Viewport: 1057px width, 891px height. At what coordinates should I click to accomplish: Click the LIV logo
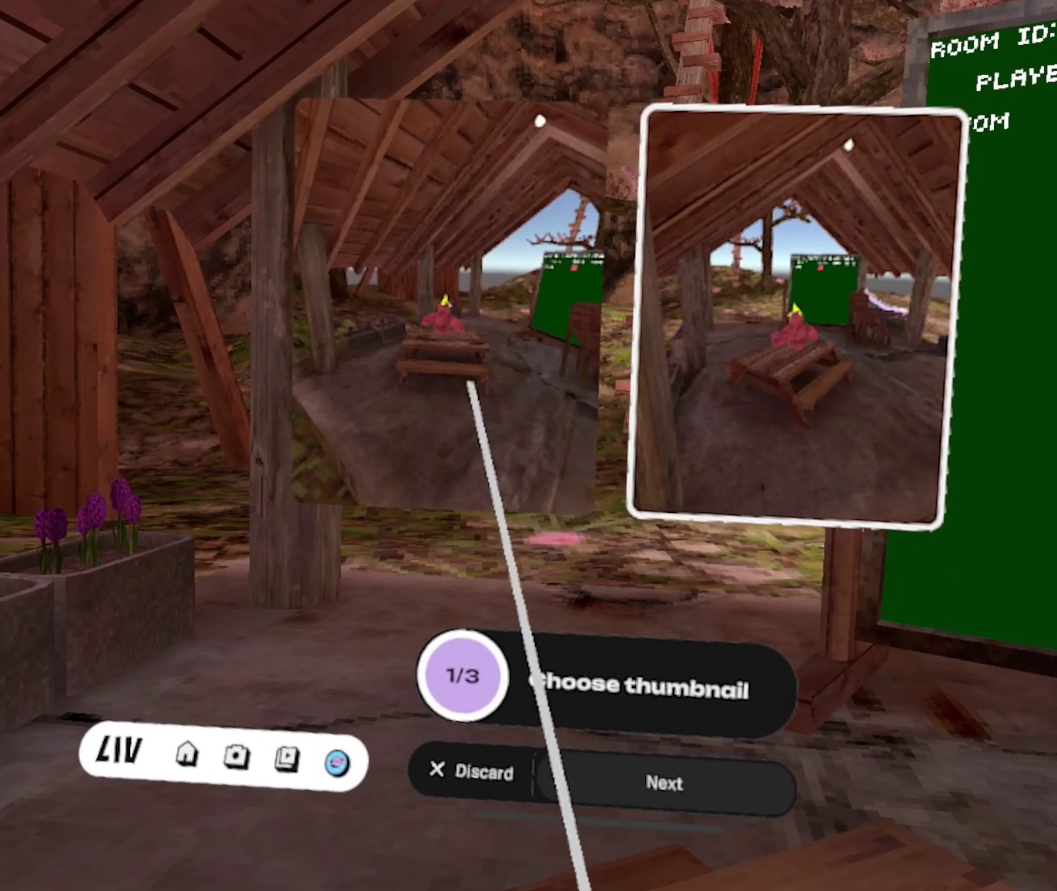pyautogui.click(x=119, y=750)
